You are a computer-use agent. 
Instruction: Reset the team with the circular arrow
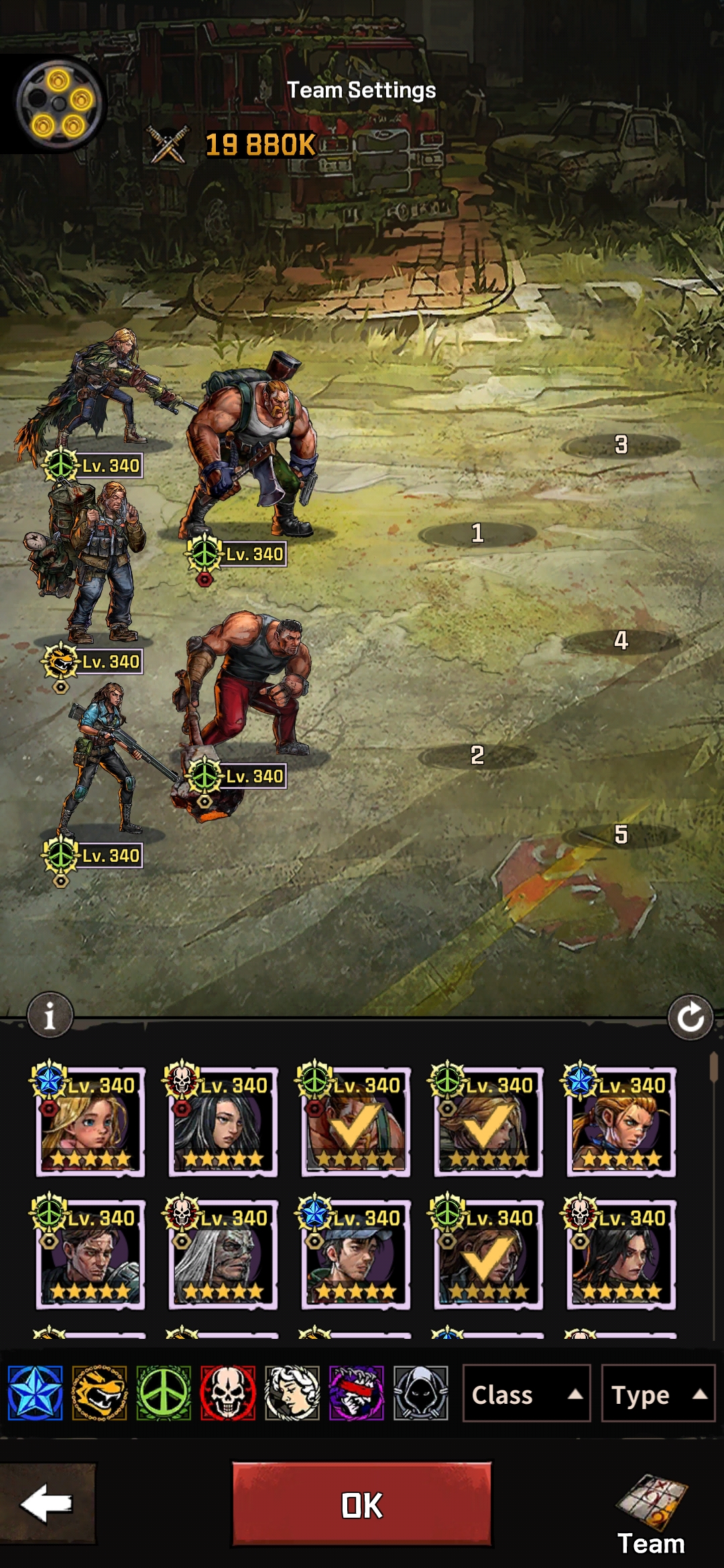click(690, 1018)
